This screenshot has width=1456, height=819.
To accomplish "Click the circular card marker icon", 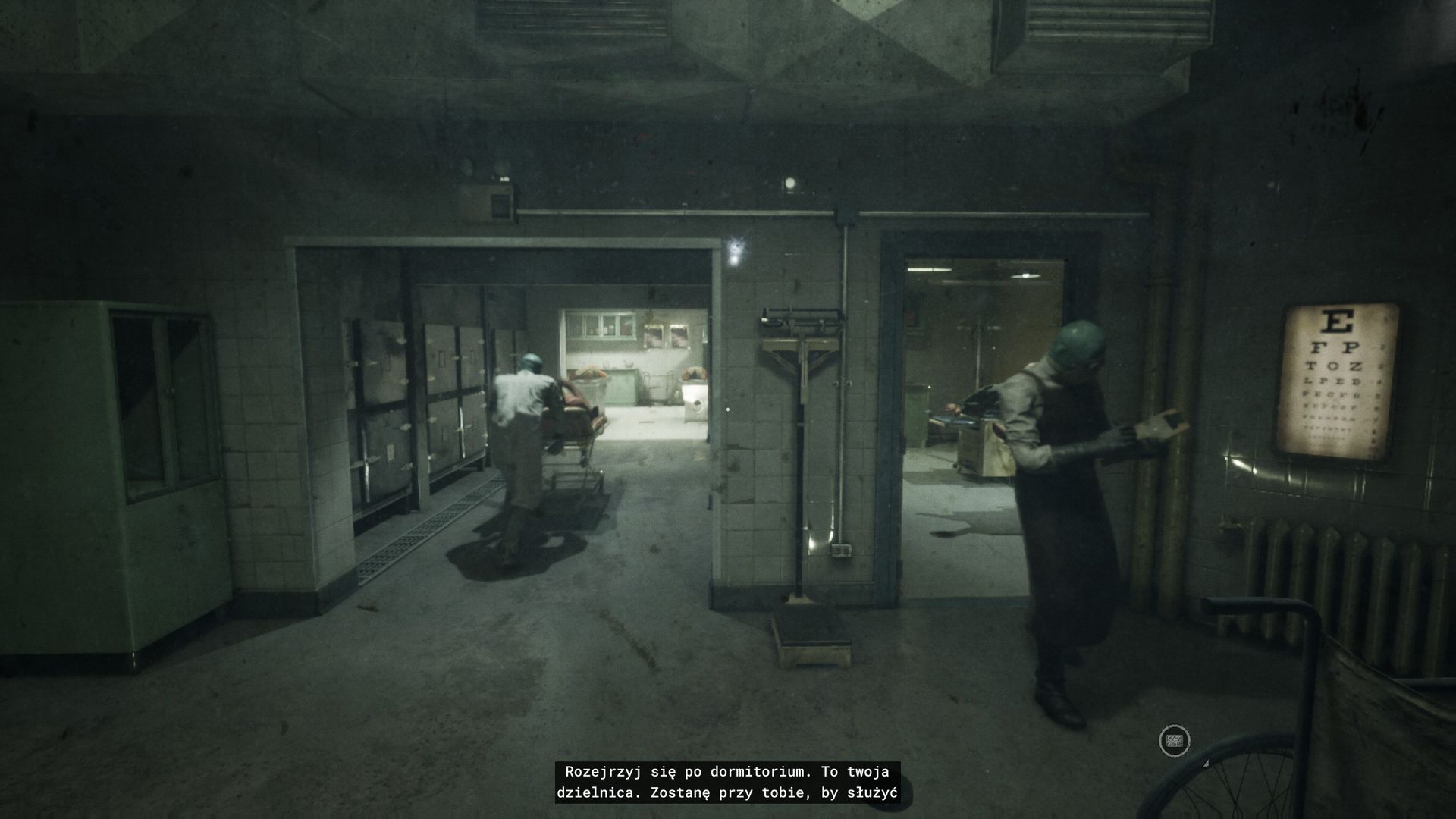I will tap(1174, 741).
